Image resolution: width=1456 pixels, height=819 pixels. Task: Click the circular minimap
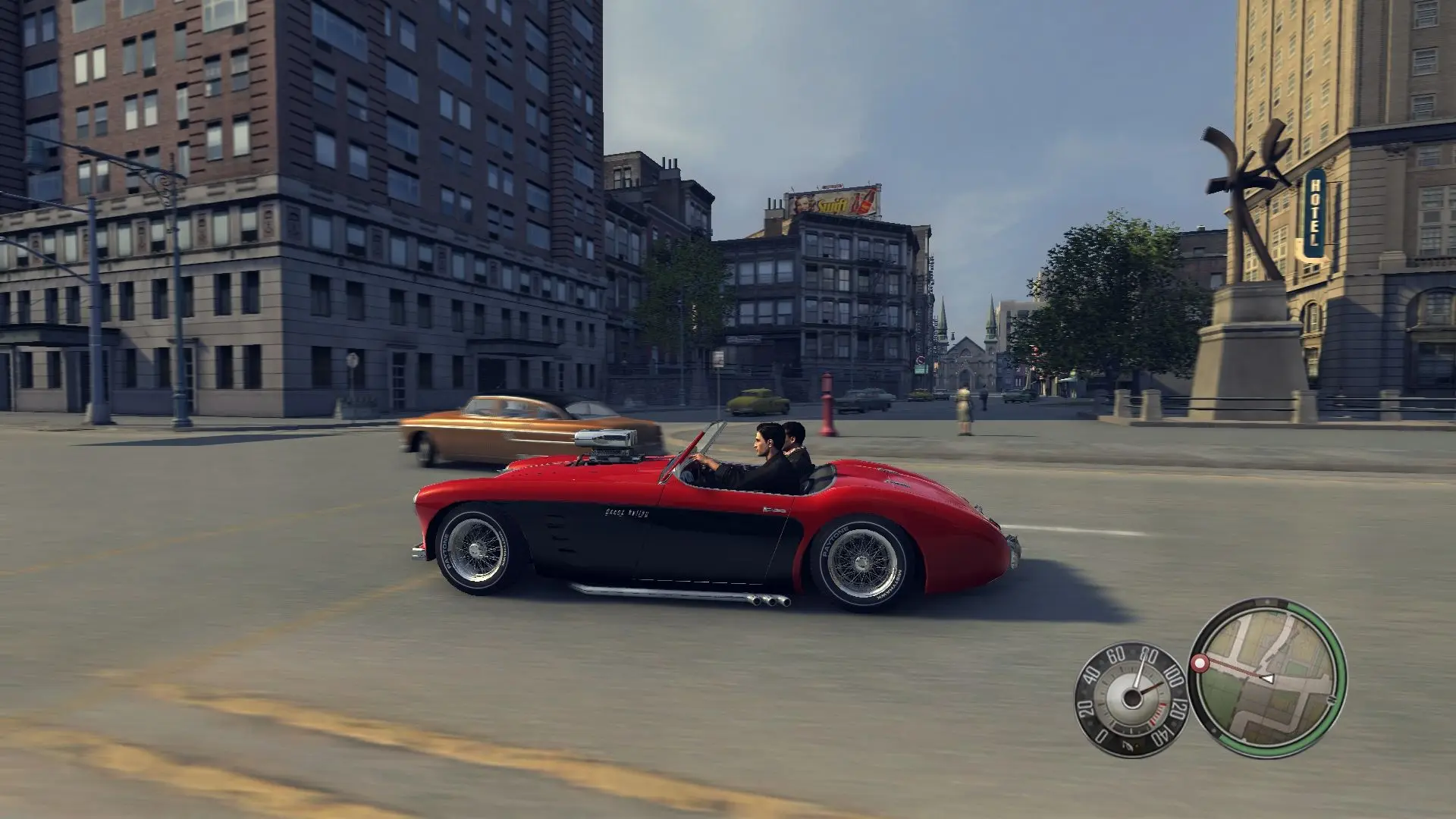[x=1267, y=678]
